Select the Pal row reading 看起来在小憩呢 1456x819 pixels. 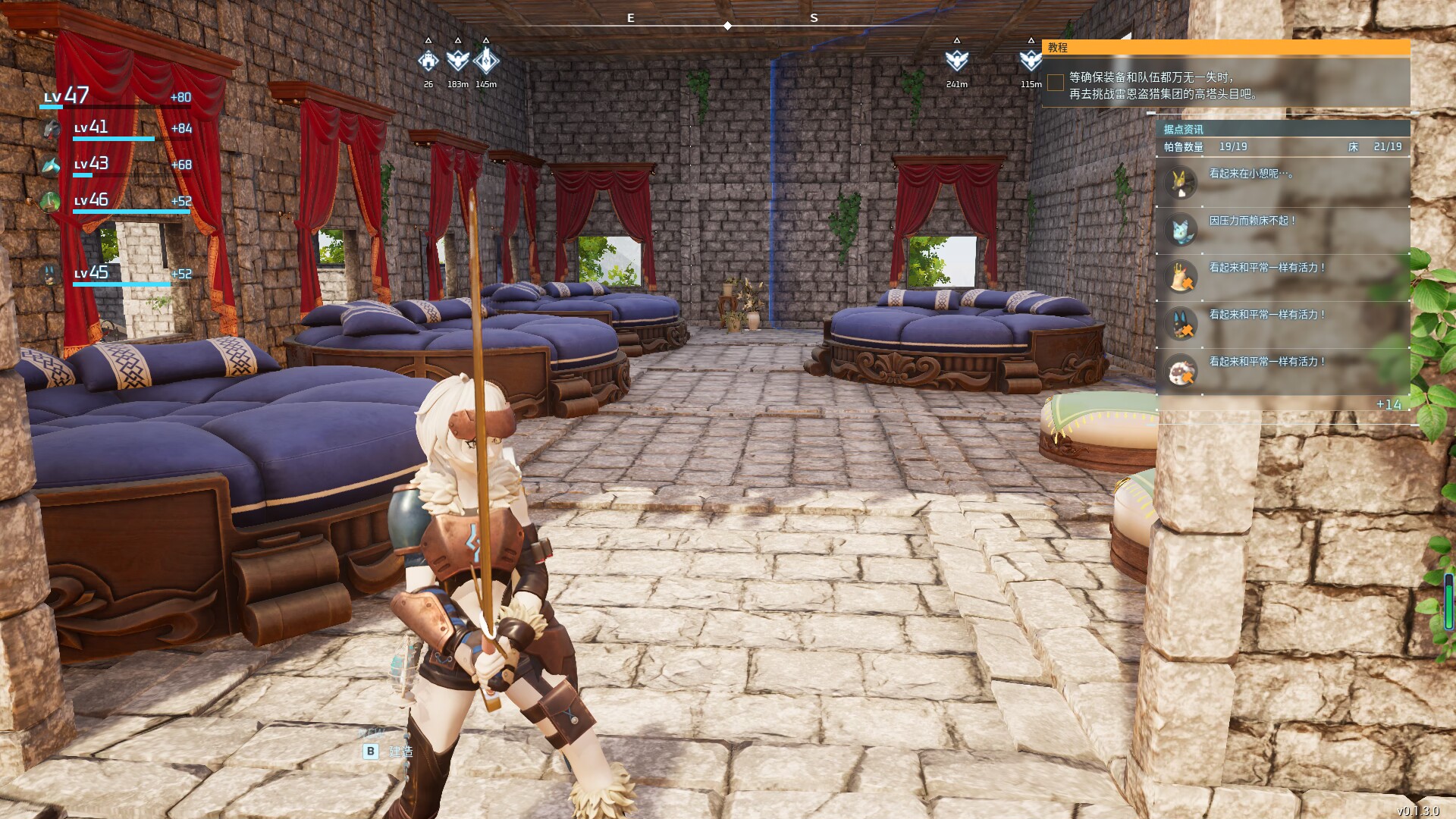point(1282,183)
